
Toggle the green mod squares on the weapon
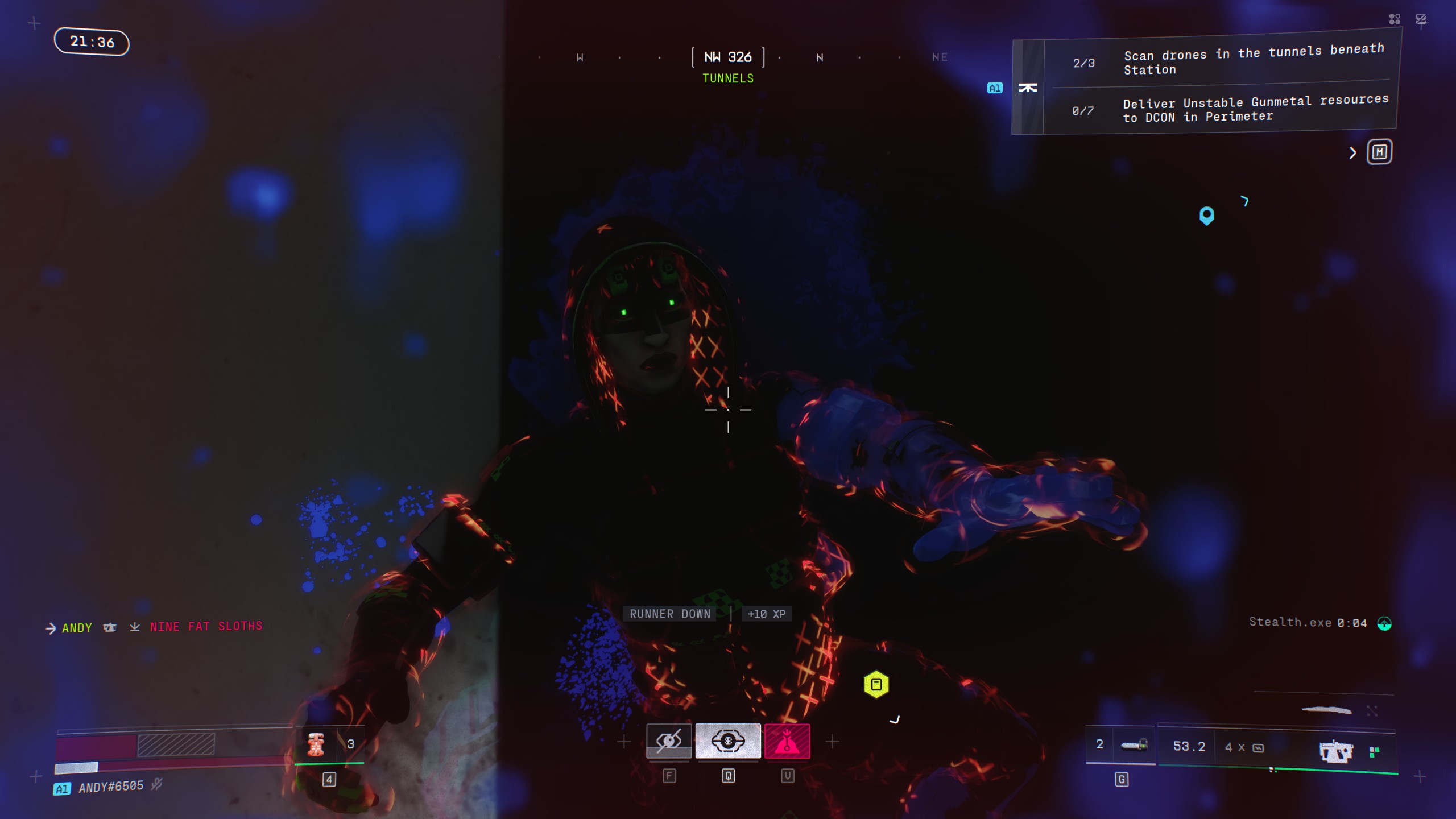1375,750
